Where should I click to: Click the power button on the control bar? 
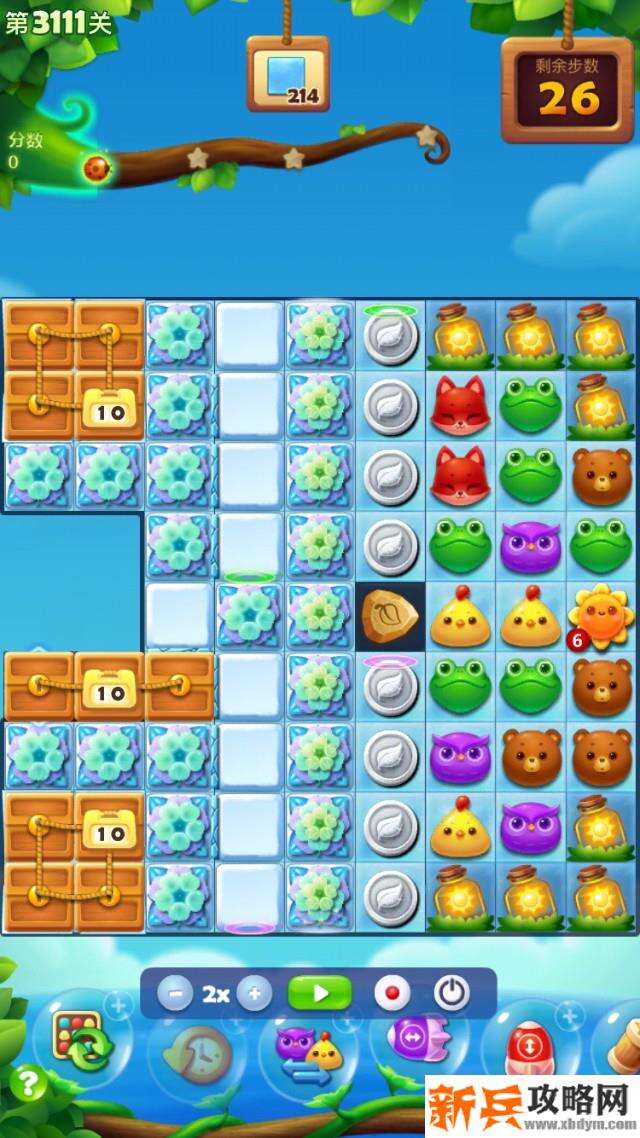point(452,994)
